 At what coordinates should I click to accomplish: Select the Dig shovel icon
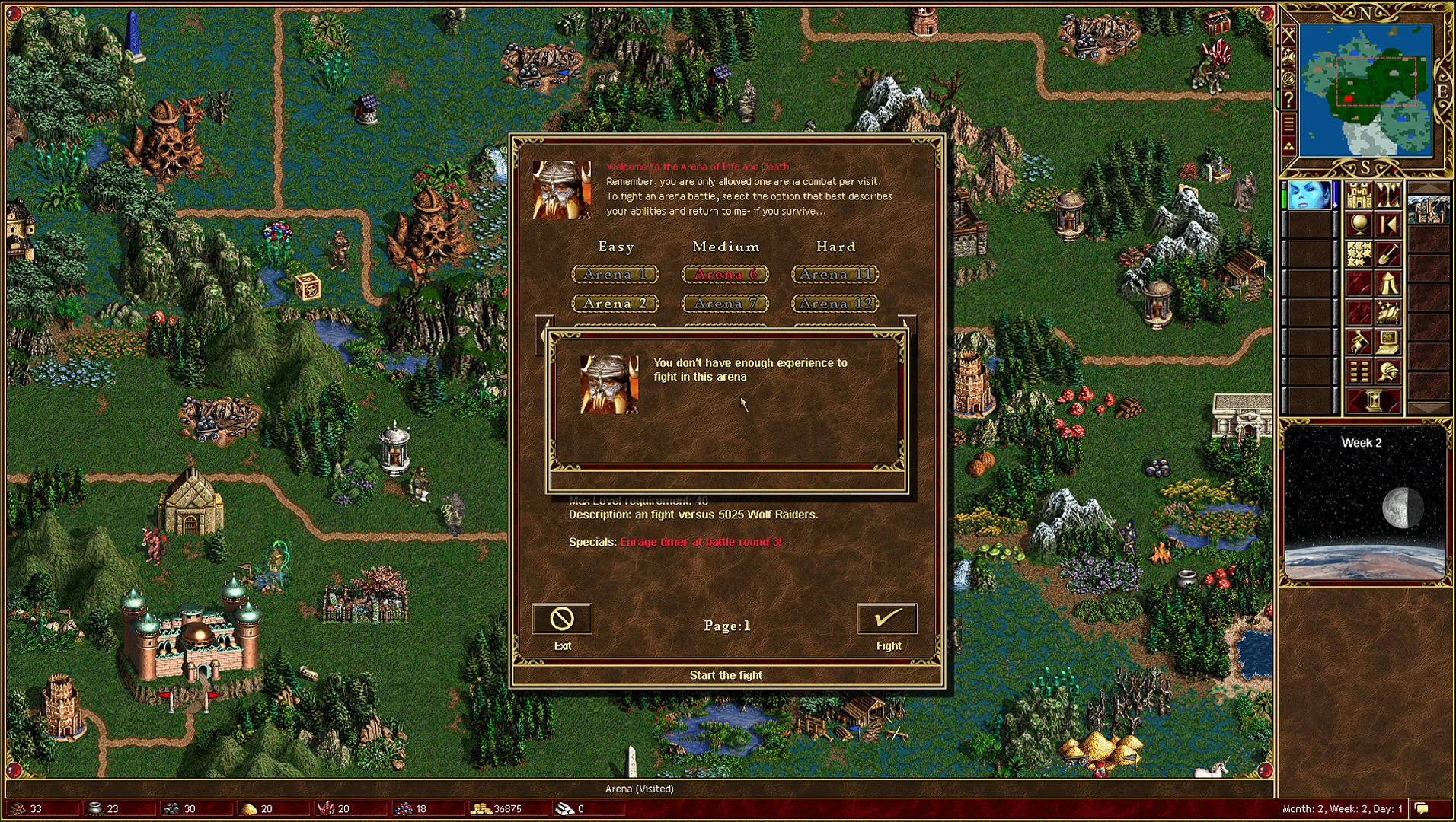(1387, 253)
